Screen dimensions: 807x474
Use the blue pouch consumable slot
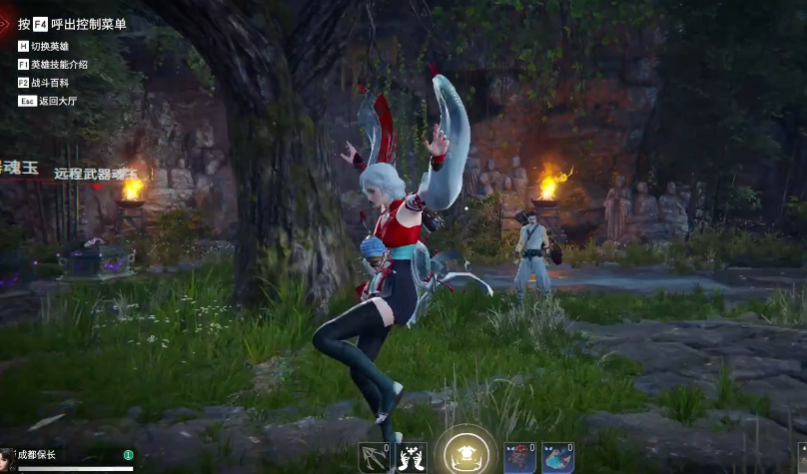click(557, 458)
